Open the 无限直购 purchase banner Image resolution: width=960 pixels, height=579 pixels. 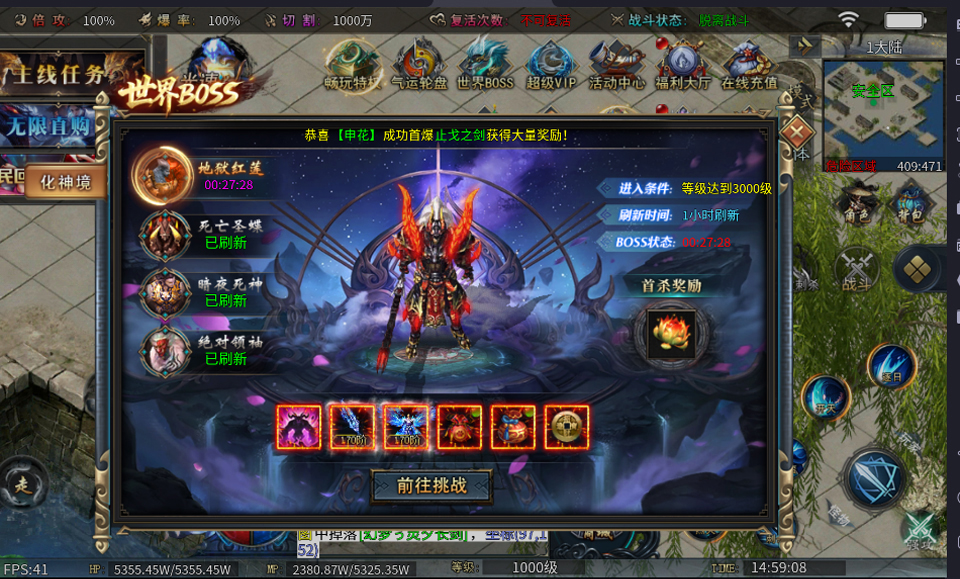coord(52,126)
